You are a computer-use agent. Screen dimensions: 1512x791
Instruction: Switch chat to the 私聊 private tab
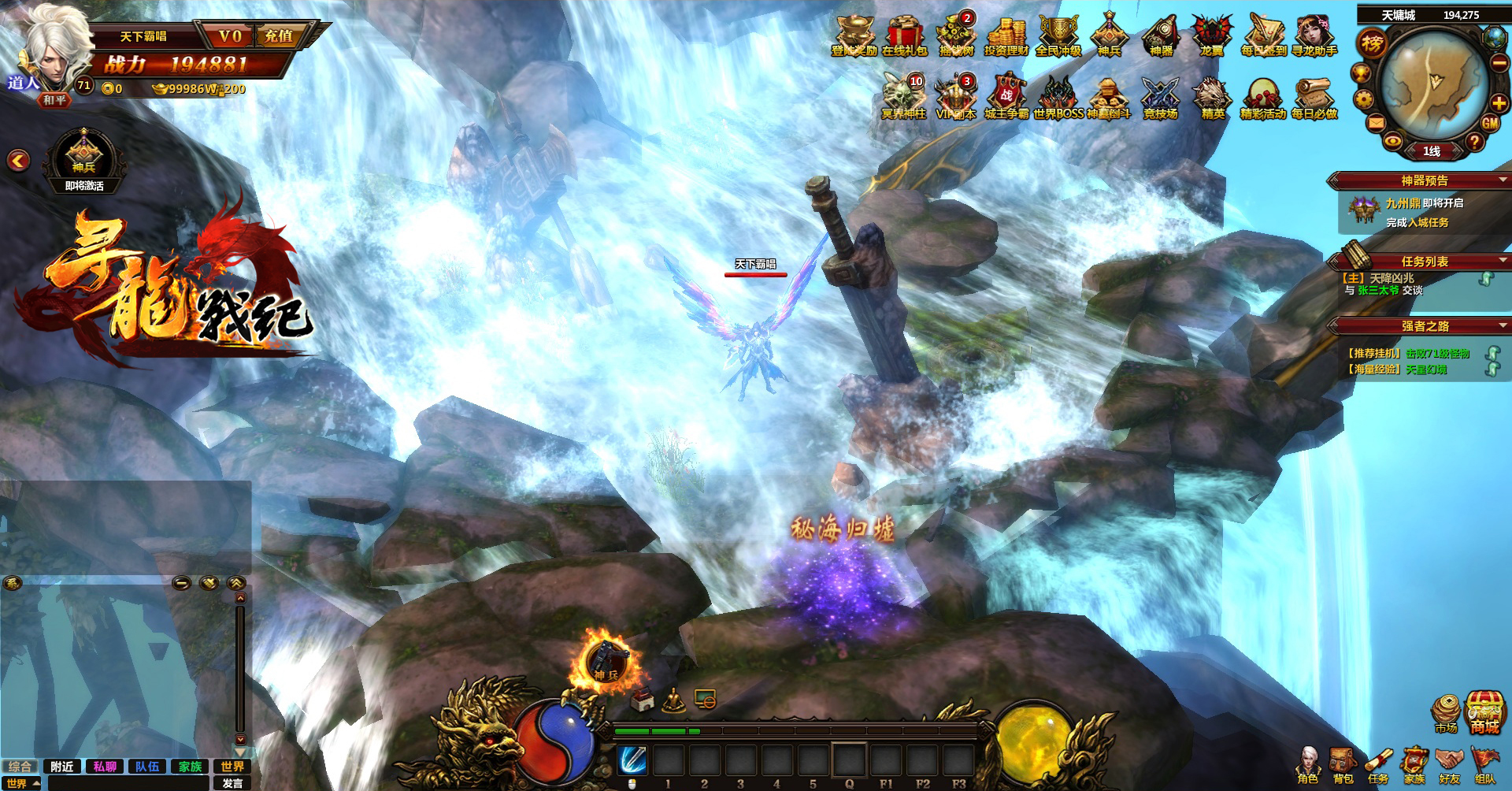coord(105,767)
